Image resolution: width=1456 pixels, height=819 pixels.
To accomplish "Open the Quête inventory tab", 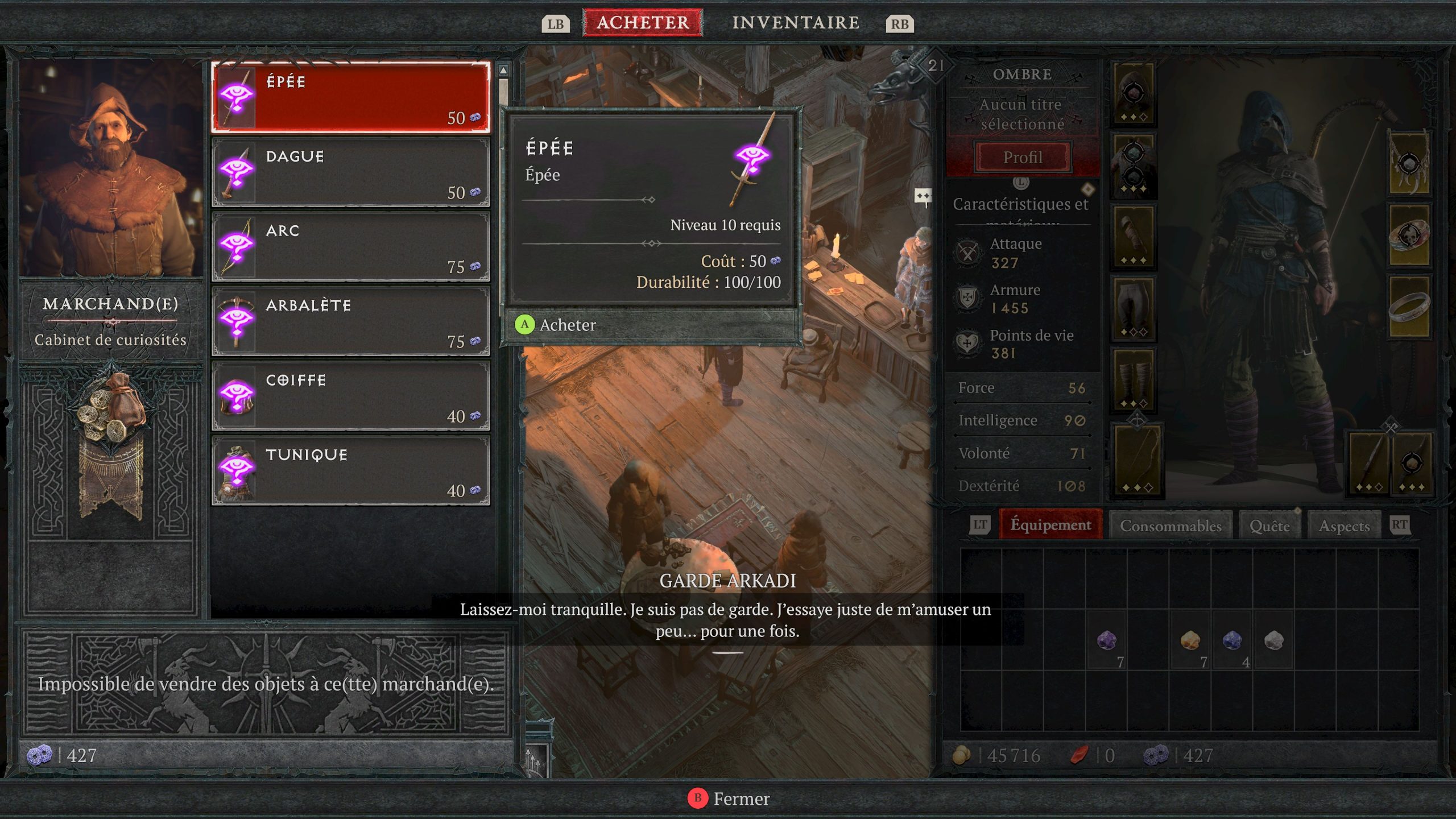I will point(1269,526).
